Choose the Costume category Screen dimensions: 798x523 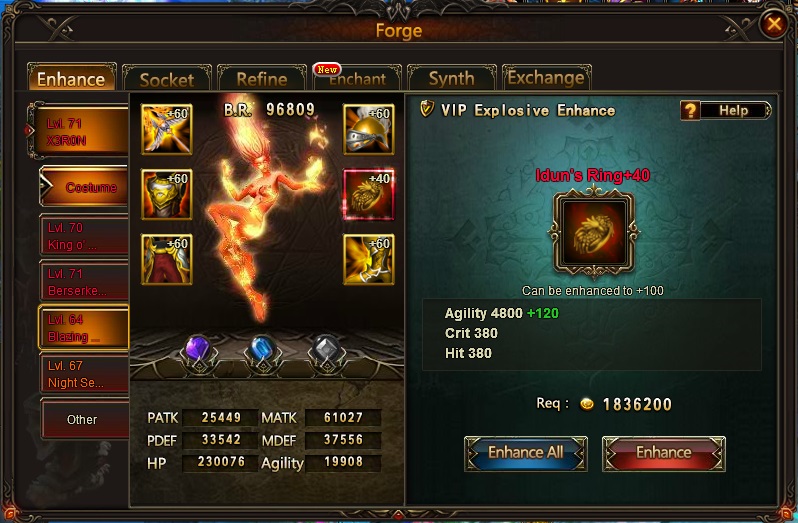click(88, 187)
